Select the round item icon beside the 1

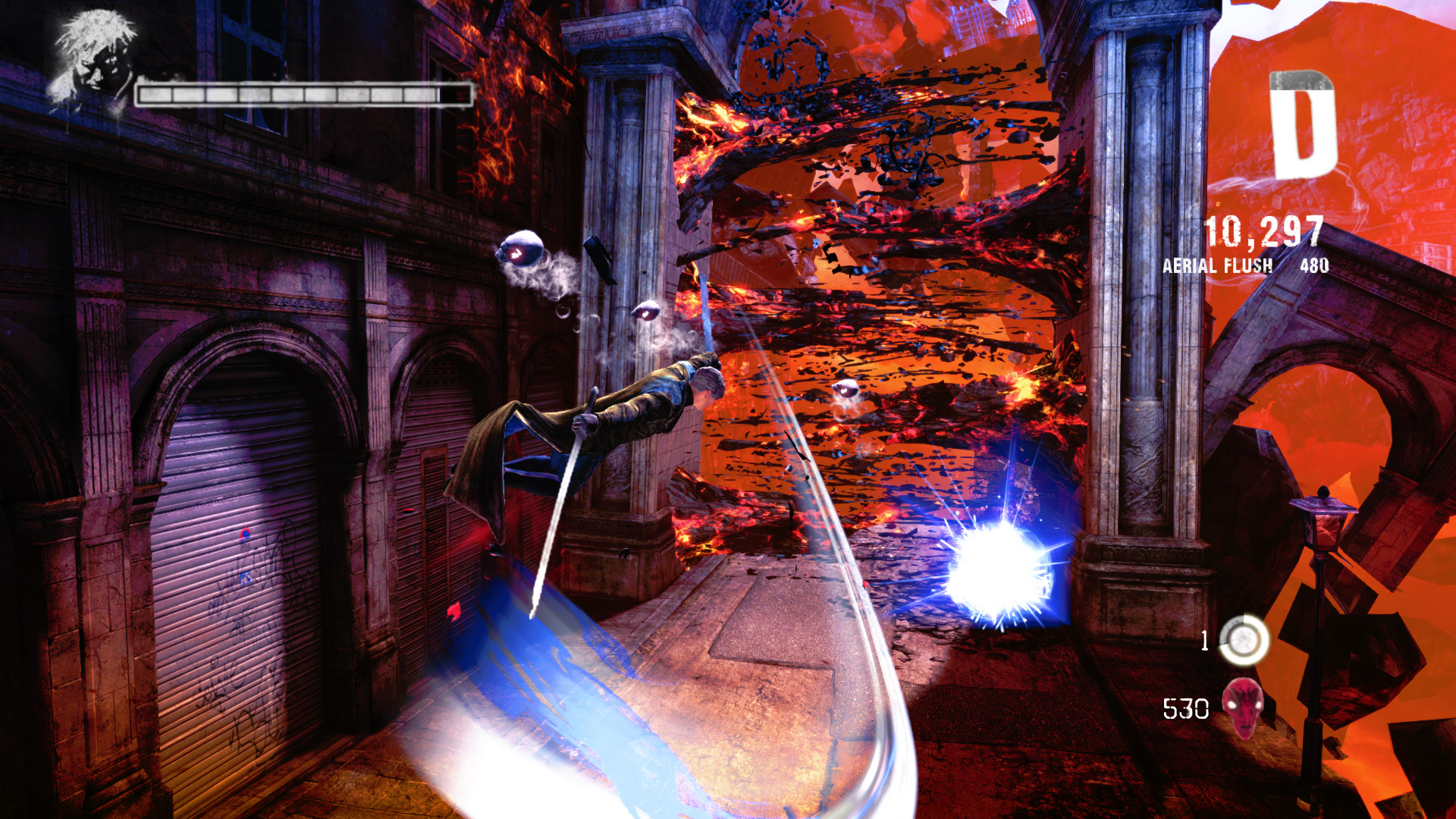tap(1244, 641)
